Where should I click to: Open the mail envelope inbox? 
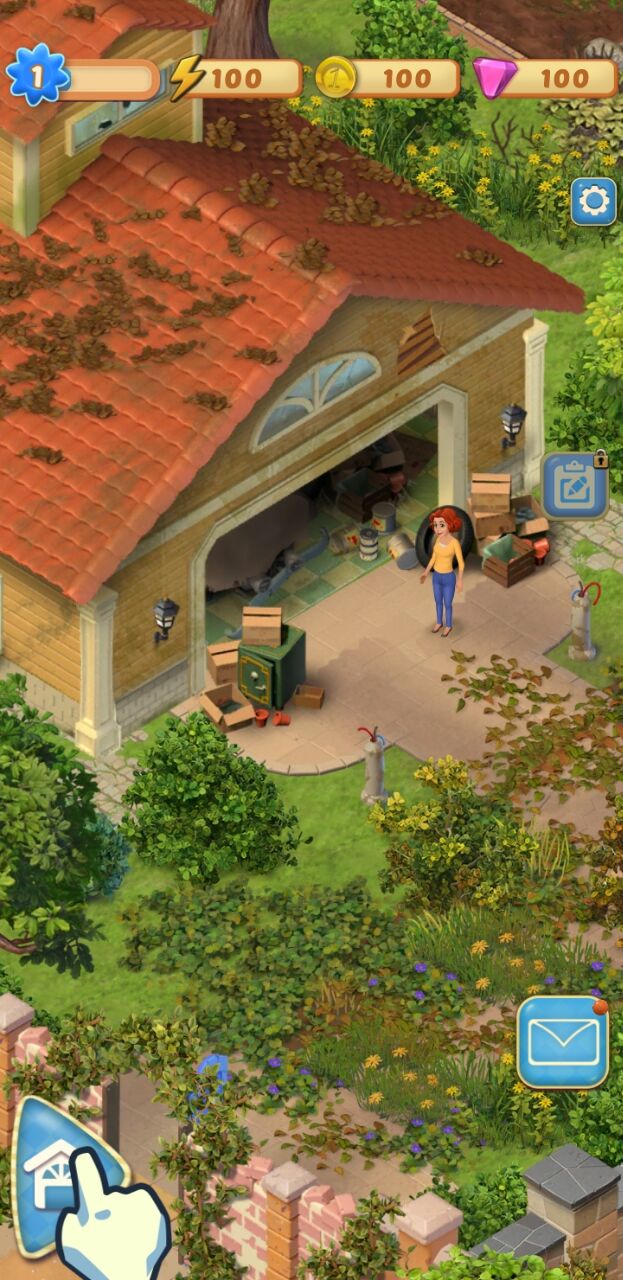coord(563,1041)
